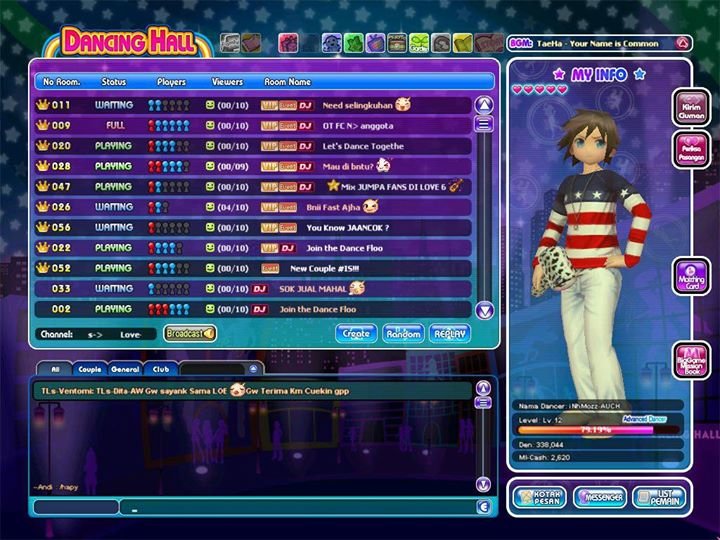Screen dimensions: 720x540
Task: Join a Random room
Action: click(x=403, y=334)
